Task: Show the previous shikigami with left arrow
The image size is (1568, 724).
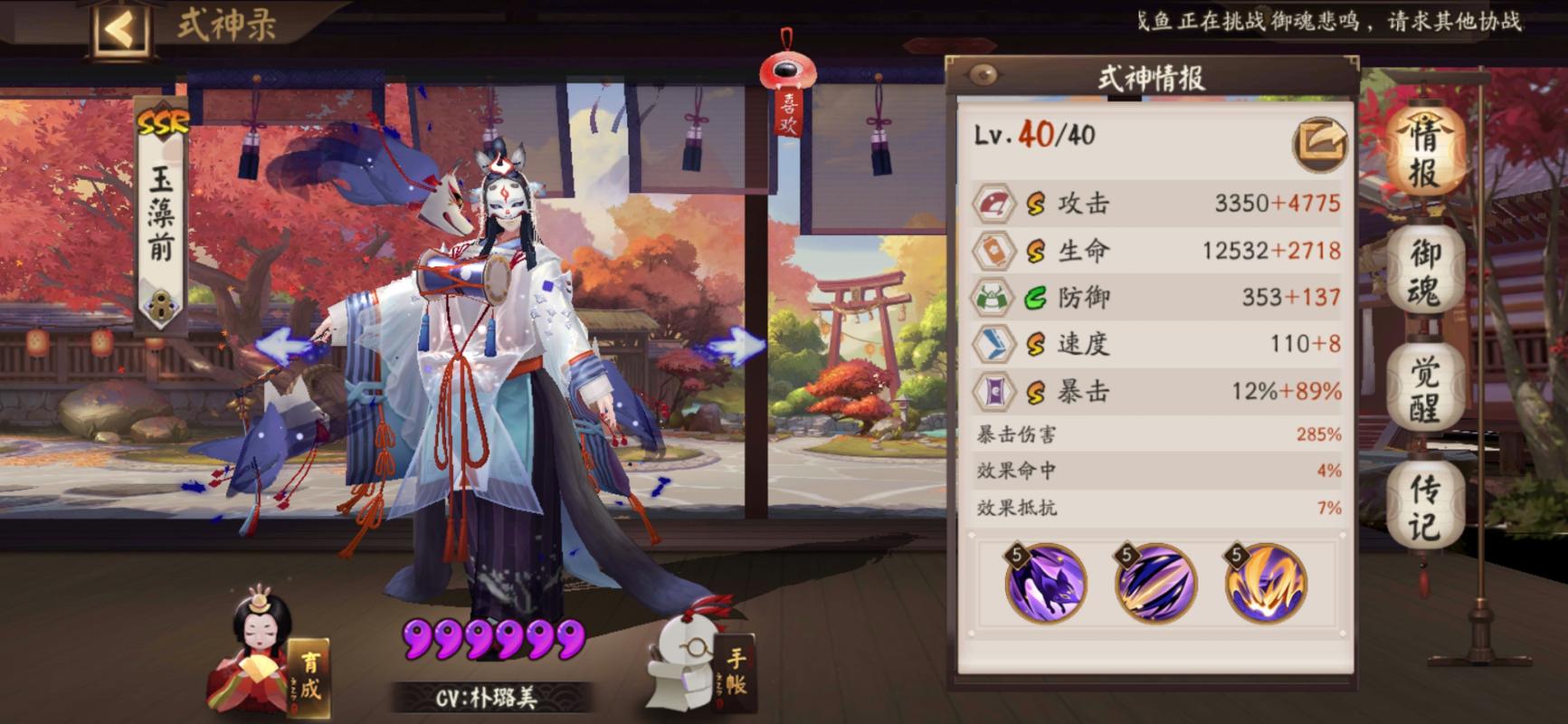Action: 285,347
